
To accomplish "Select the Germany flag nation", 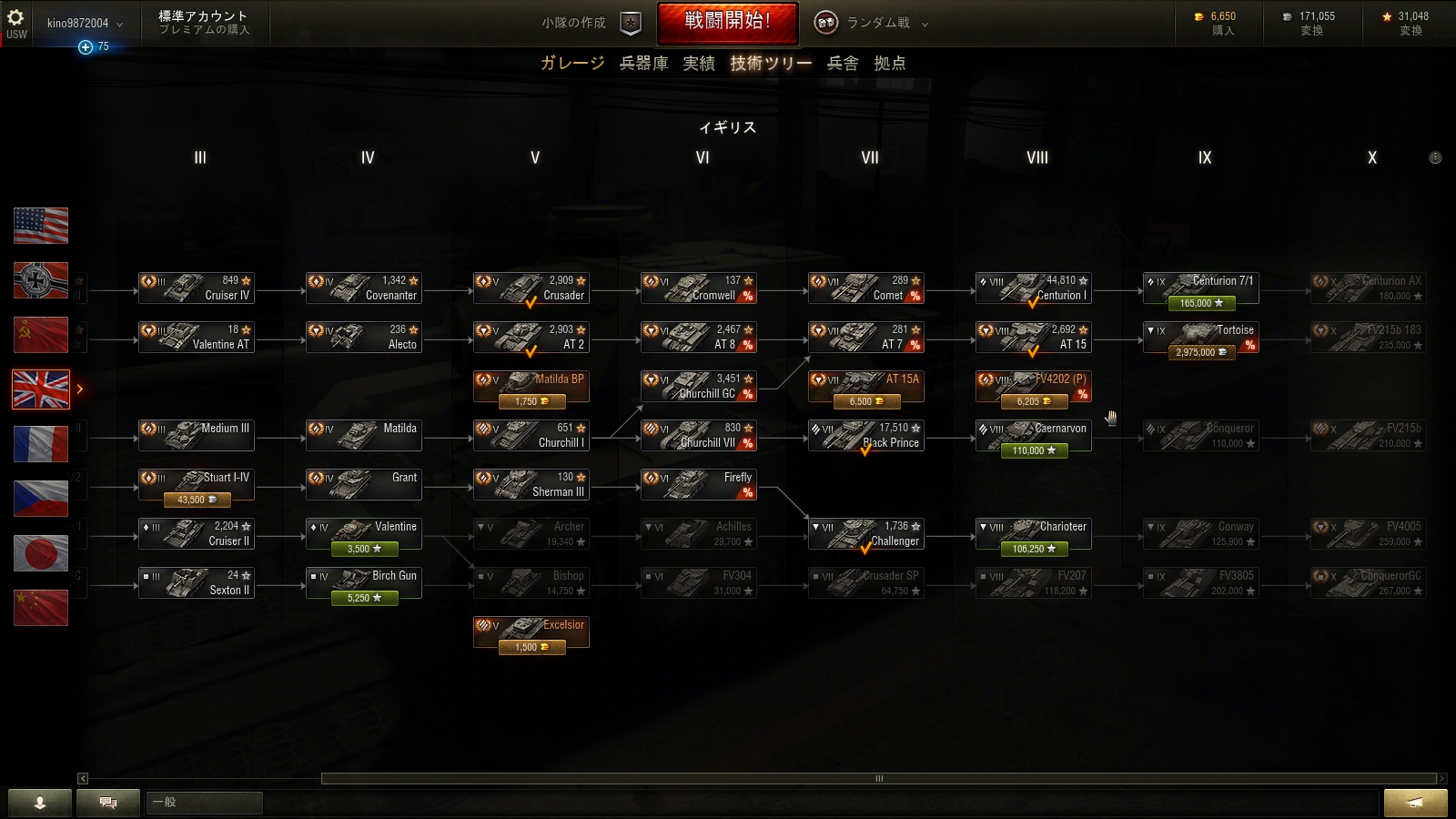I will click(x=41, y=280).
